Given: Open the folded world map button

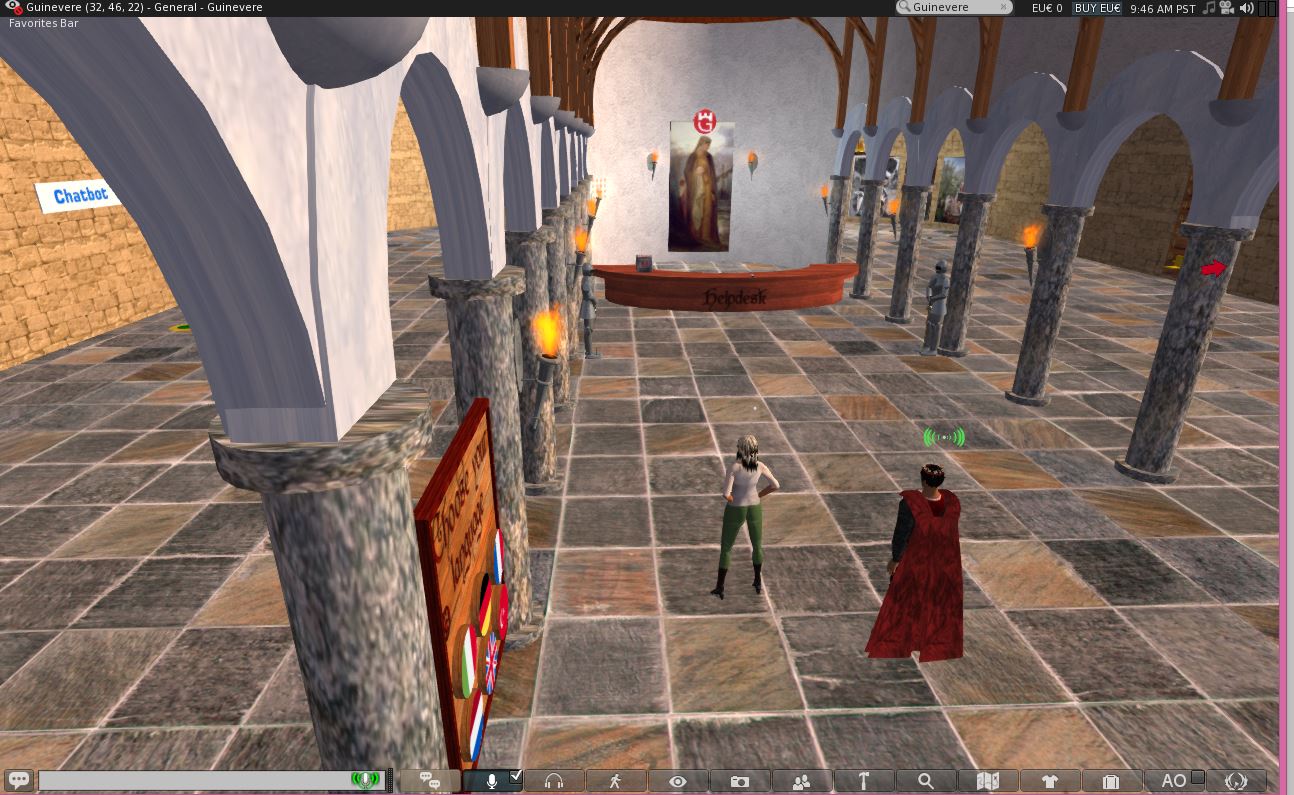Looking at the screenshot, I should coord(987,781).
